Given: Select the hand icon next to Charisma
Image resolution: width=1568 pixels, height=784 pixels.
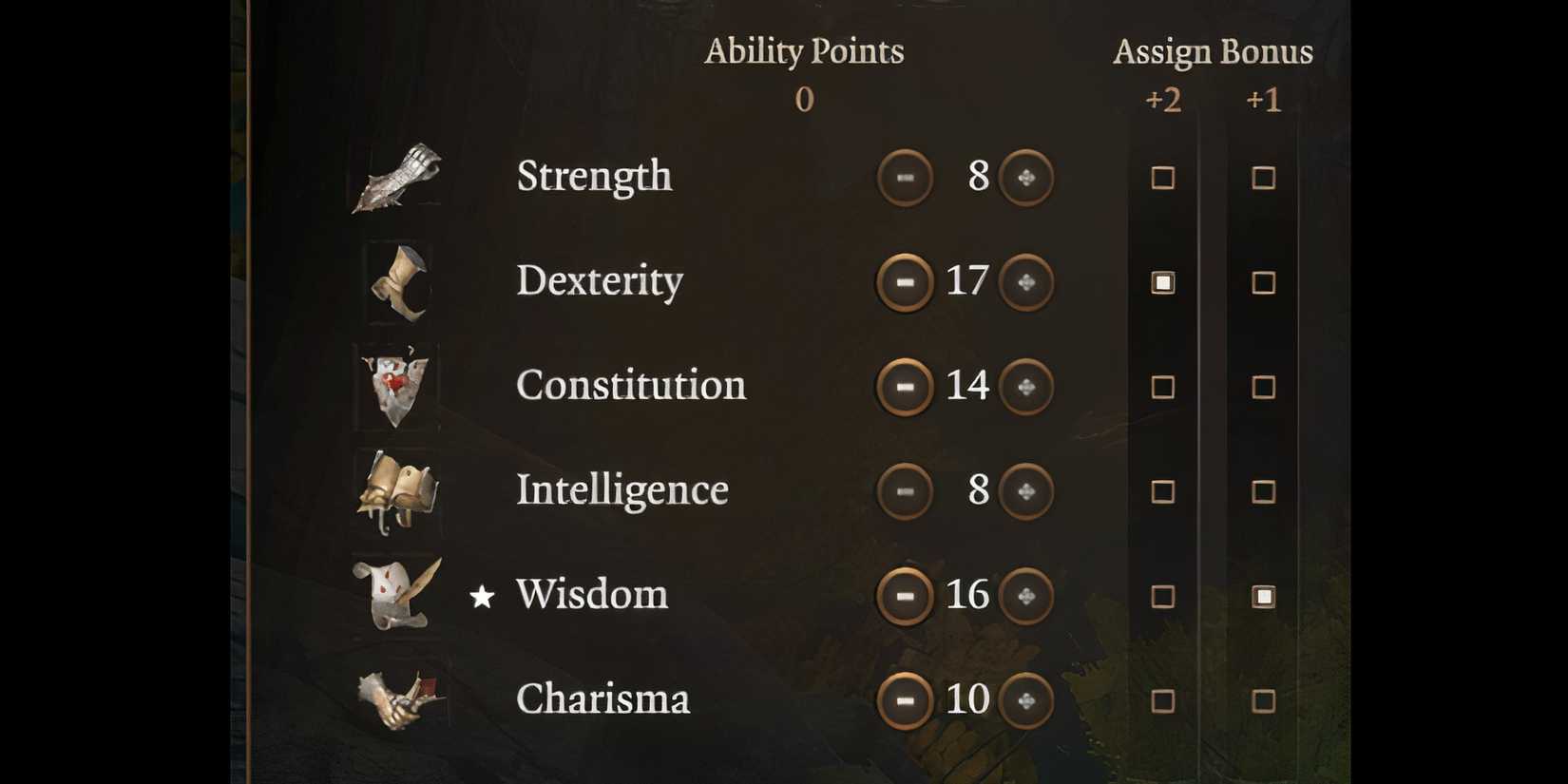Looking at the screenshot, I should pyautogui.click(x=399, y=701).
